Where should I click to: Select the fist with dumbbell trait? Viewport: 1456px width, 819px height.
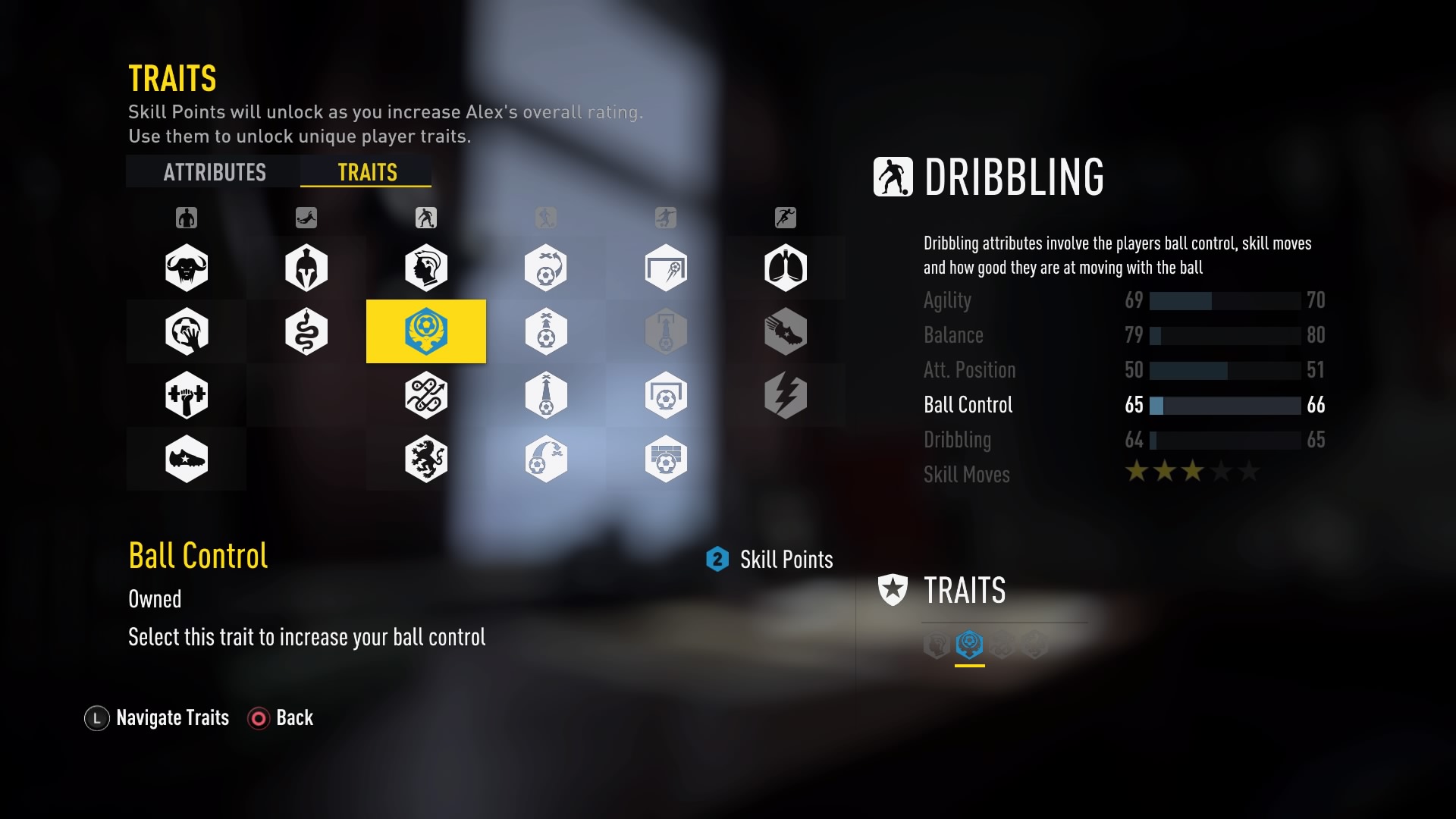click(x=187, y=395)
